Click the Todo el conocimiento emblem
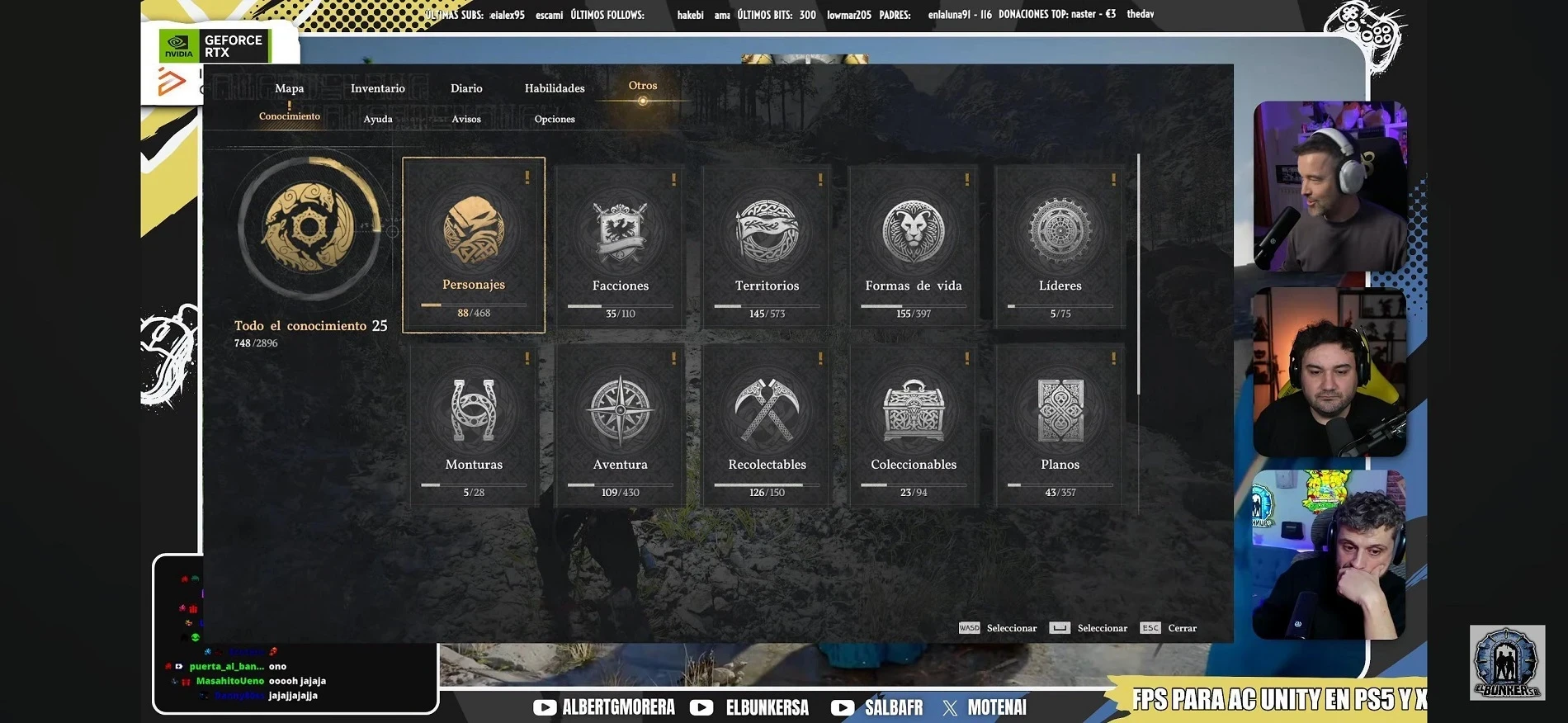Viewport: 1568px width, 723px height. (x=309, y=227)
